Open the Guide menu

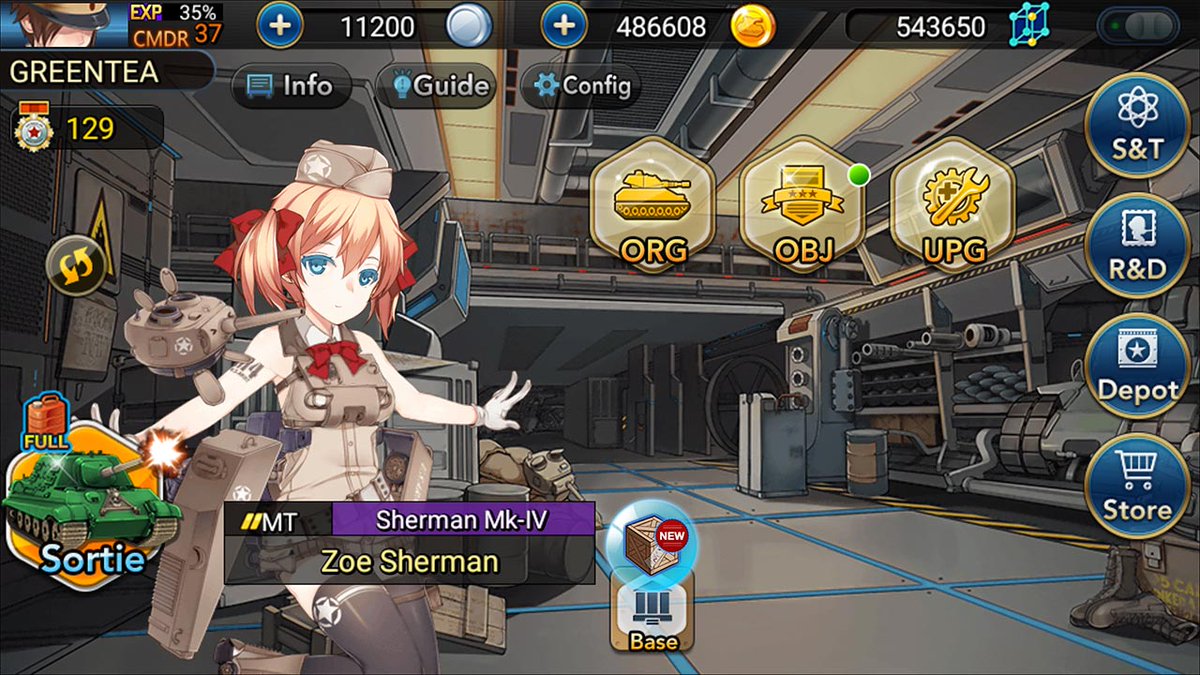tap(436, 86)
